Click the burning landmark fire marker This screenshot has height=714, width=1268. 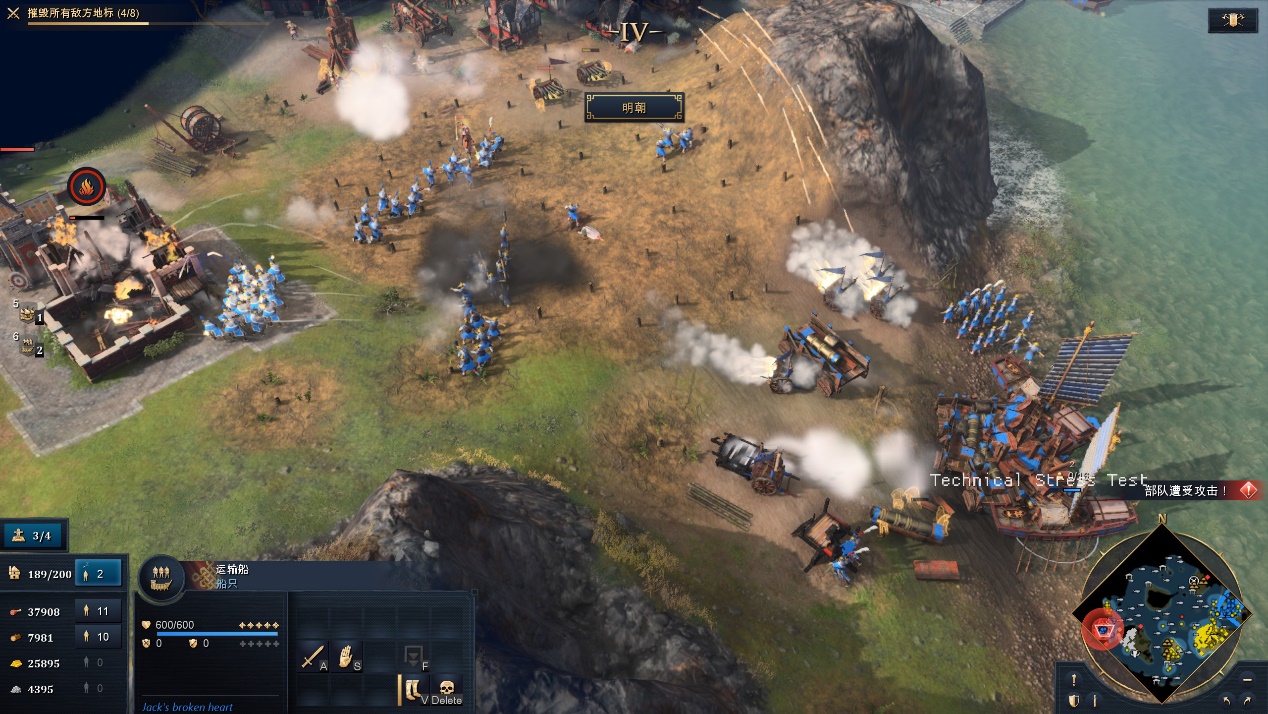[86, 186]
